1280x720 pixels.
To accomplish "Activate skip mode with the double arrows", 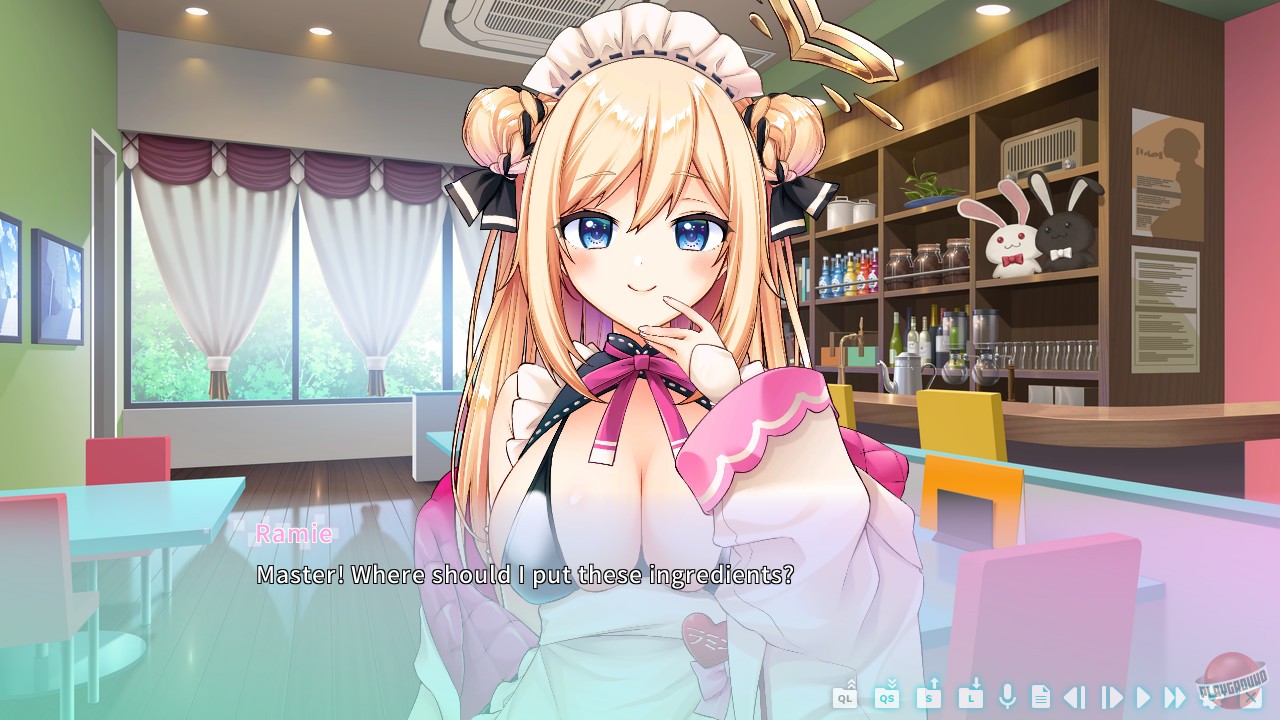I will tap(1176, 696).
